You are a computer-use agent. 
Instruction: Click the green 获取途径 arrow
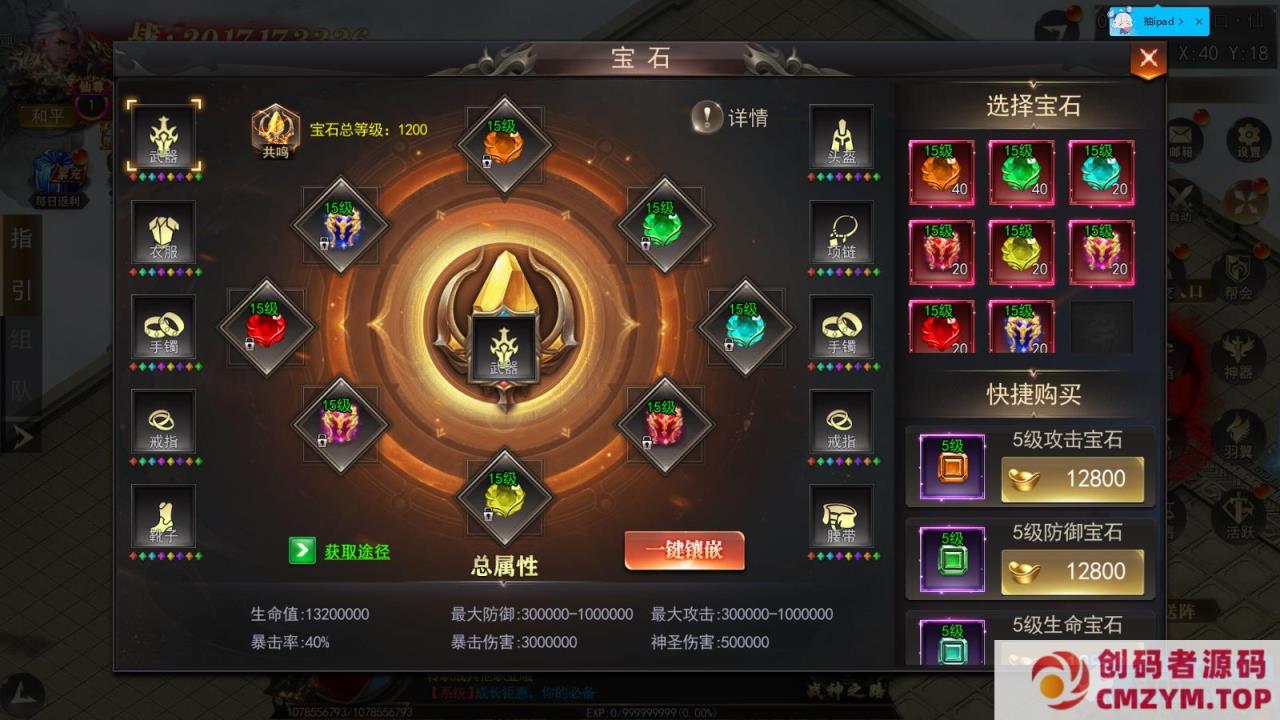(x=302, y=551)
